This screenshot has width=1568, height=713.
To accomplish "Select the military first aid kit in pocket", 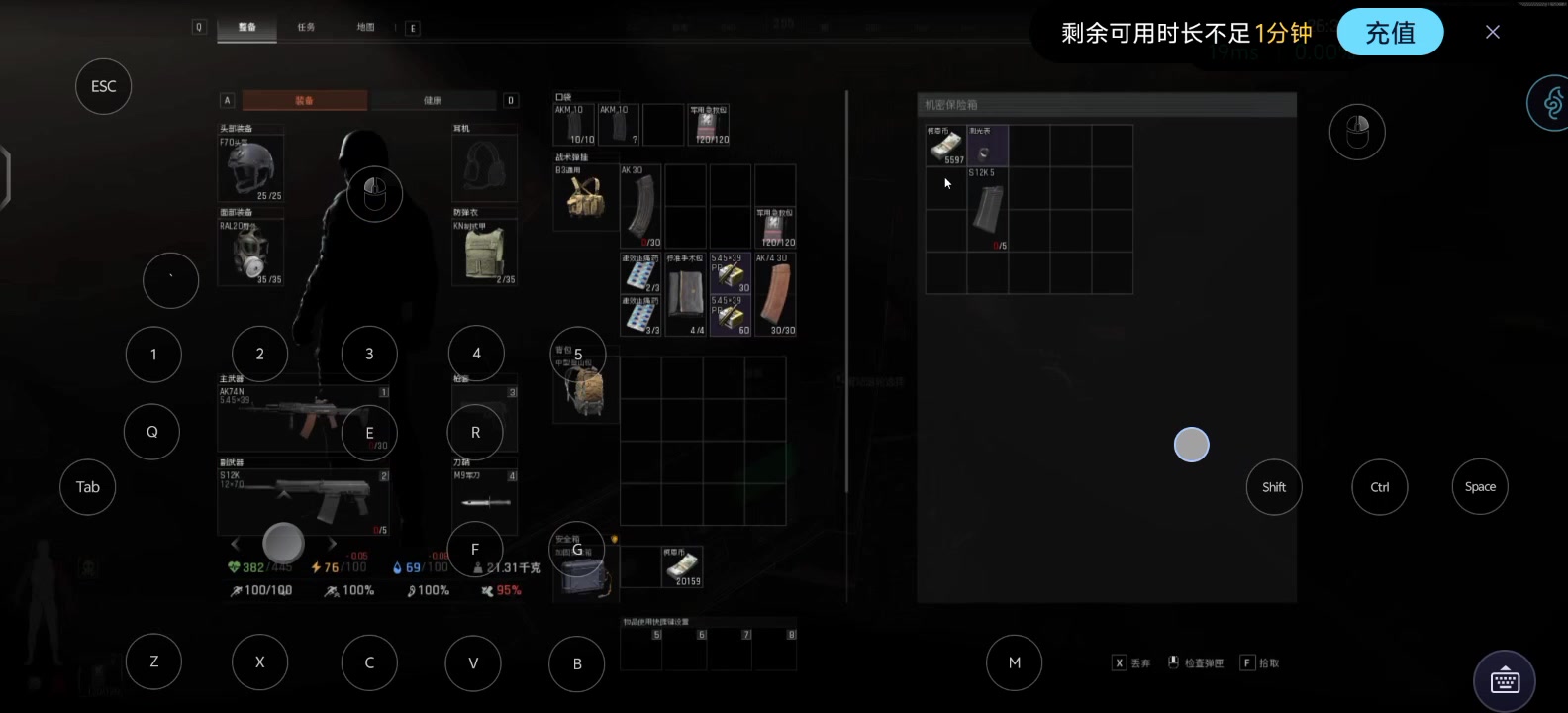I will coord(709,123).
